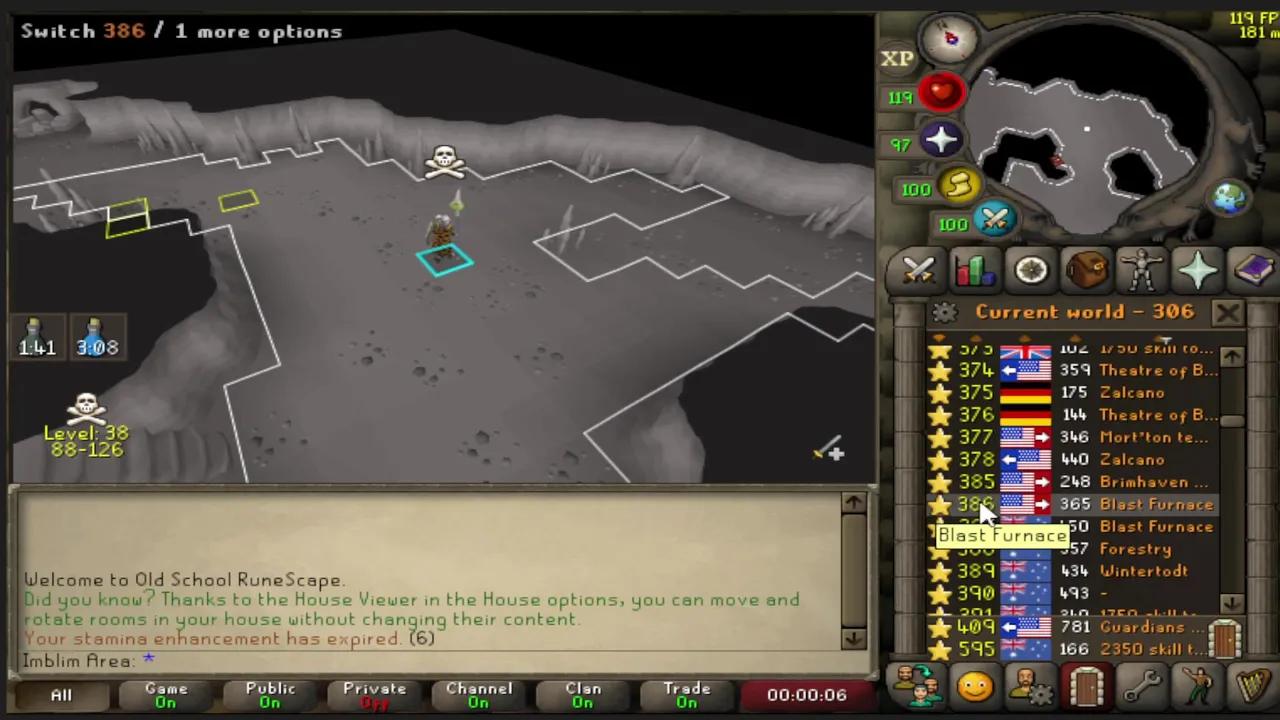The width and height of the screenshot is (1280, 720).
Task: Click the chatbox scroll-up arrow
Action: pos(853,503)
